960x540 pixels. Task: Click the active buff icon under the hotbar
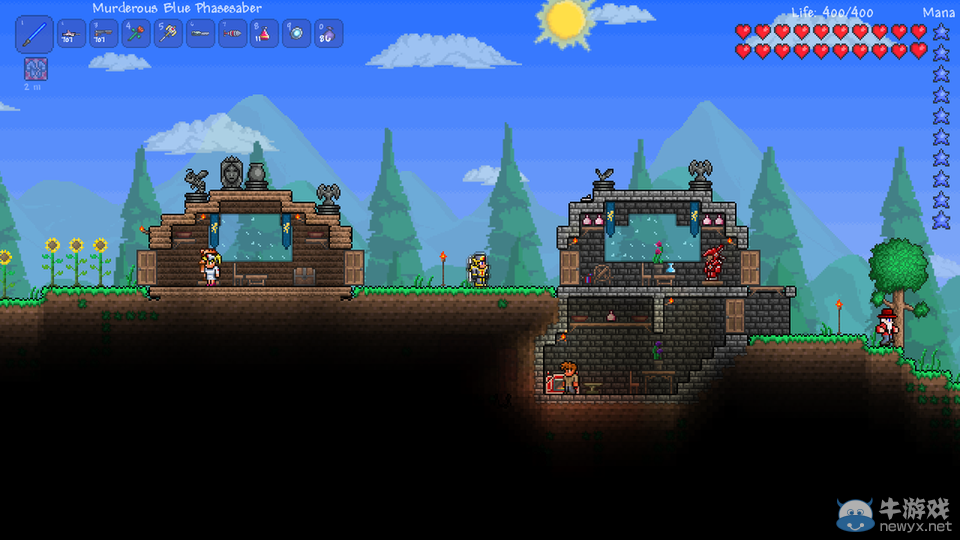(x=34, y=69)
